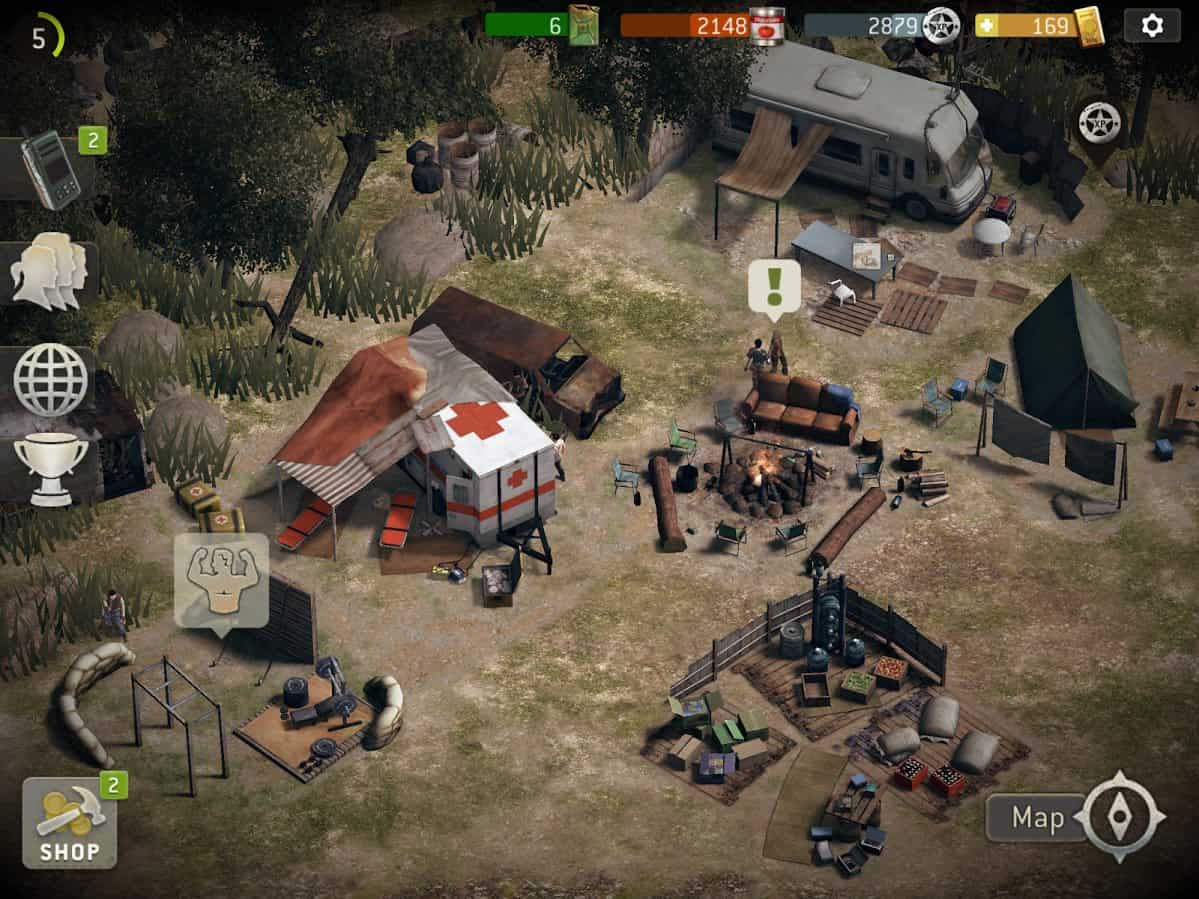
Task: Open the trophy achievements menu
Action: (50, 468)
